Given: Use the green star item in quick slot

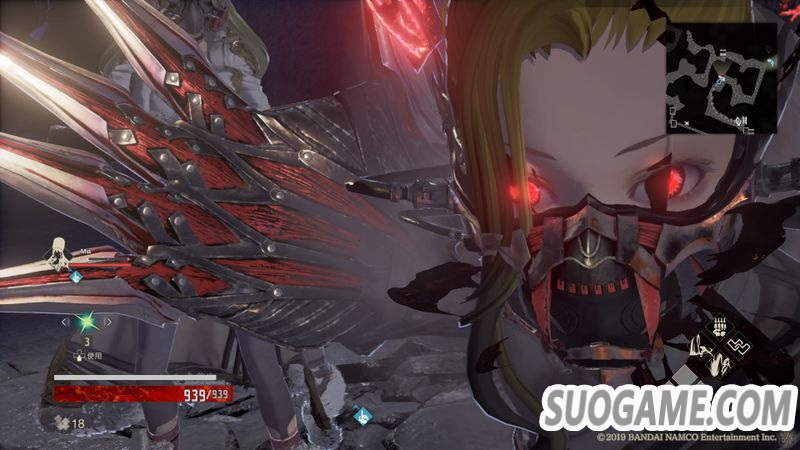Looking at the screenshot, I should point(88,322).
